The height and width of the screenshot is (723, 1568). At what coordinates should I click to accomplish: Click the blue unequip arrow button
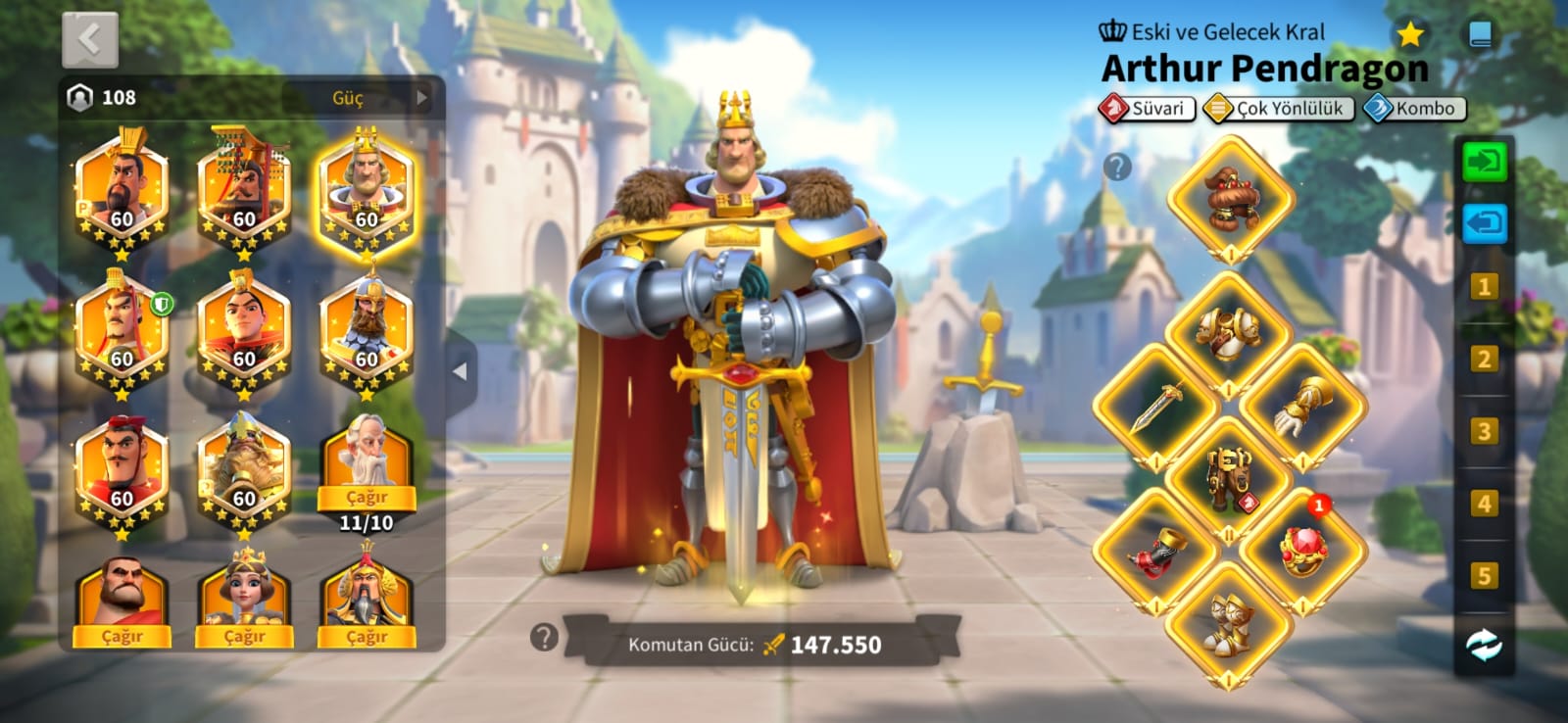click(1485, 223)
